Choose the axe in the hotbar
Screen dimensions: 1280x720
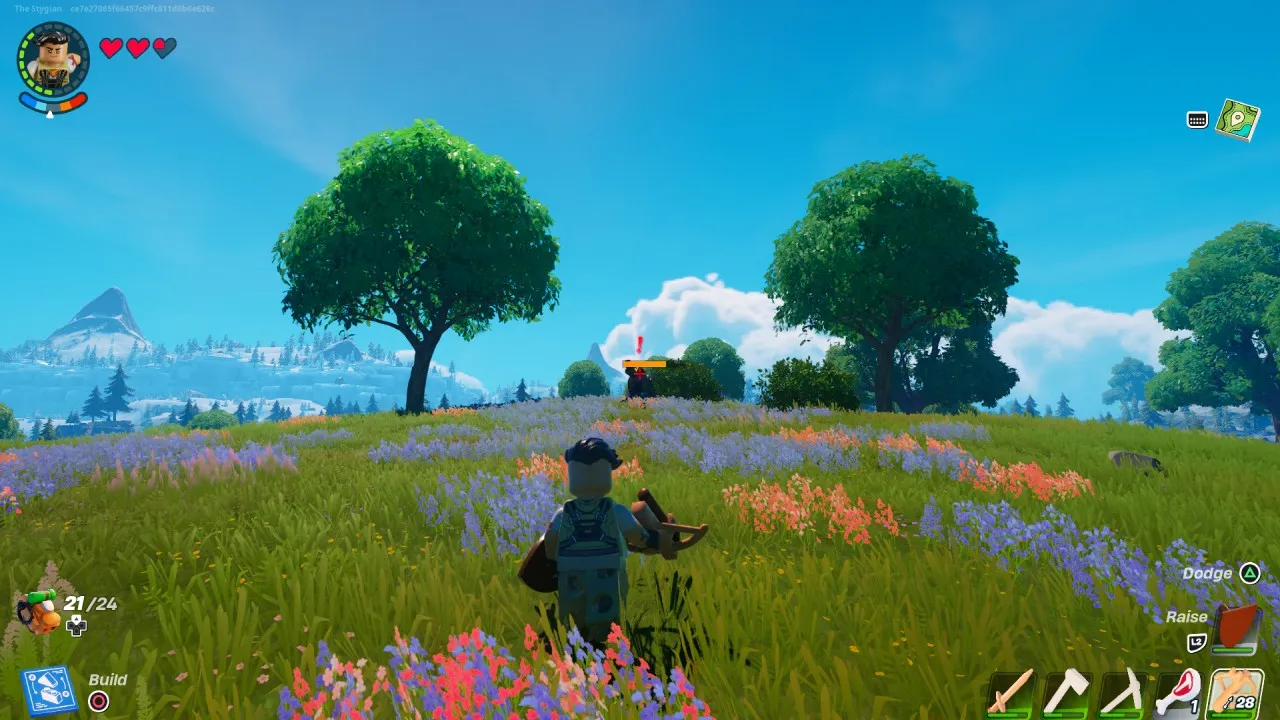point(1066,692)
